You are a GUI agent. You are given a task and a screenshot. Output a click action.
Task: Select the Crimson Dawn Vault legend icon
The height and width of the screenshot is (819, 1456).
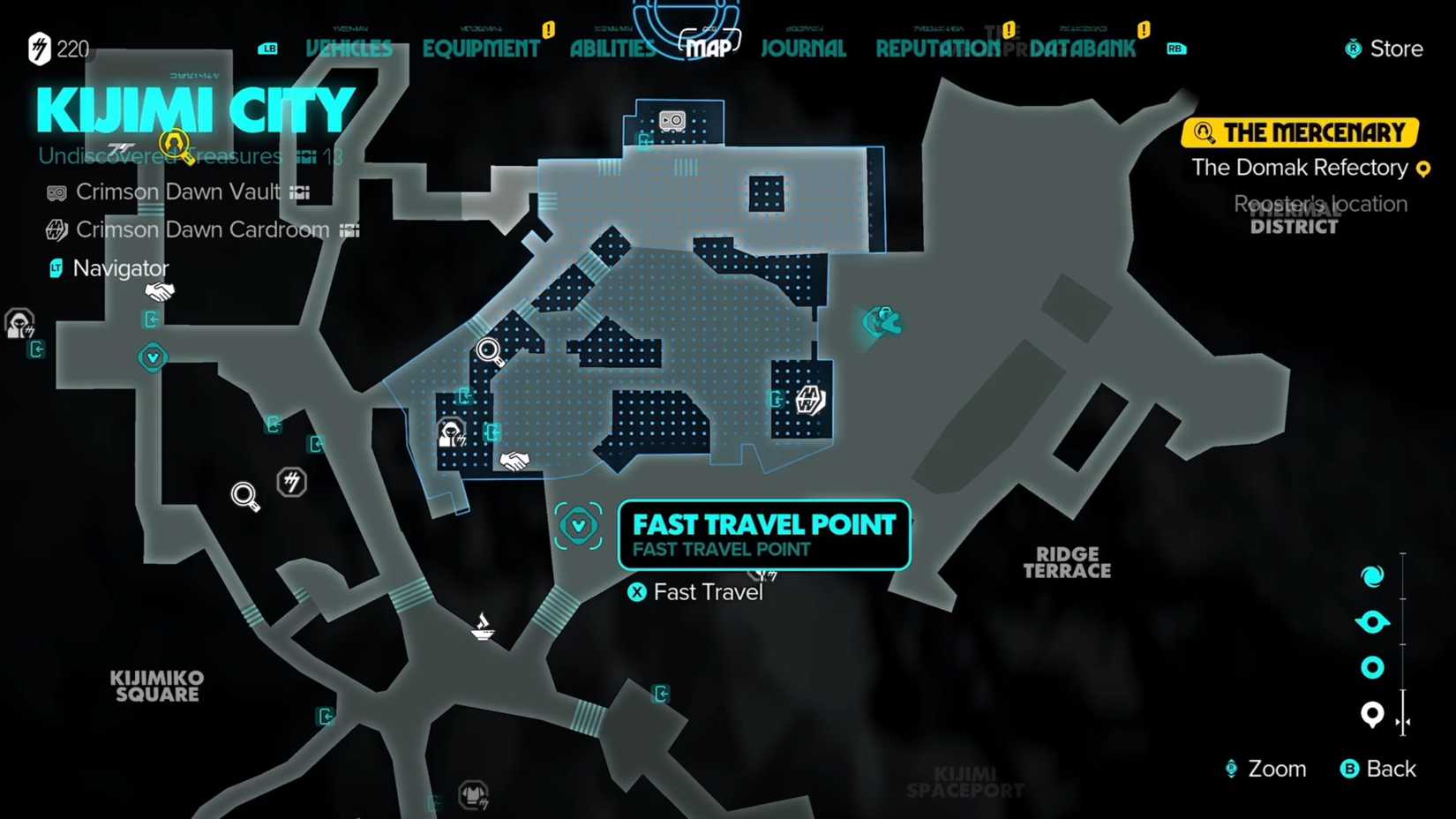coord(56,192)
